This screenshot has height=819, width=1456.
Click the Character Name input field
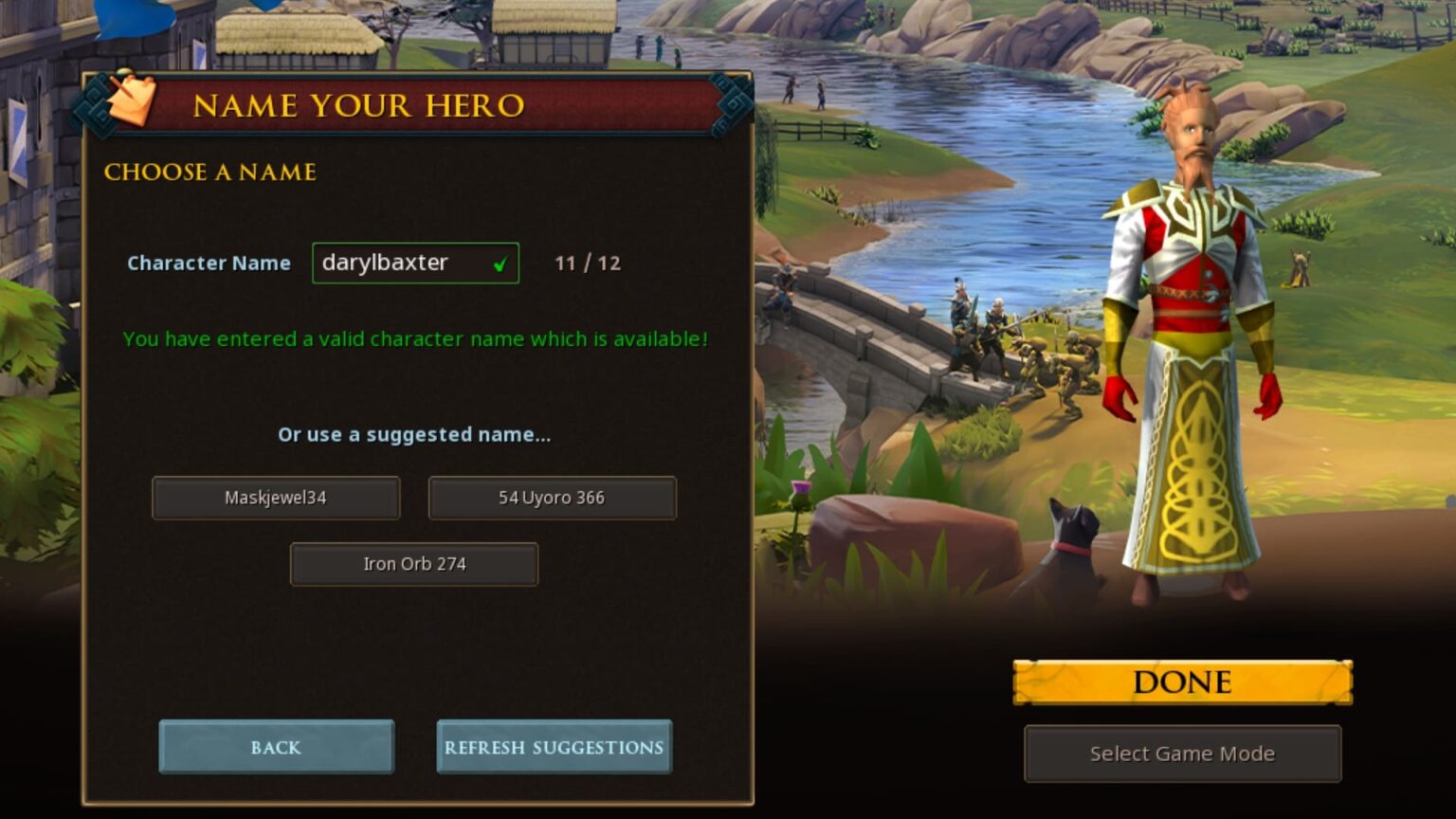point(406,263)
